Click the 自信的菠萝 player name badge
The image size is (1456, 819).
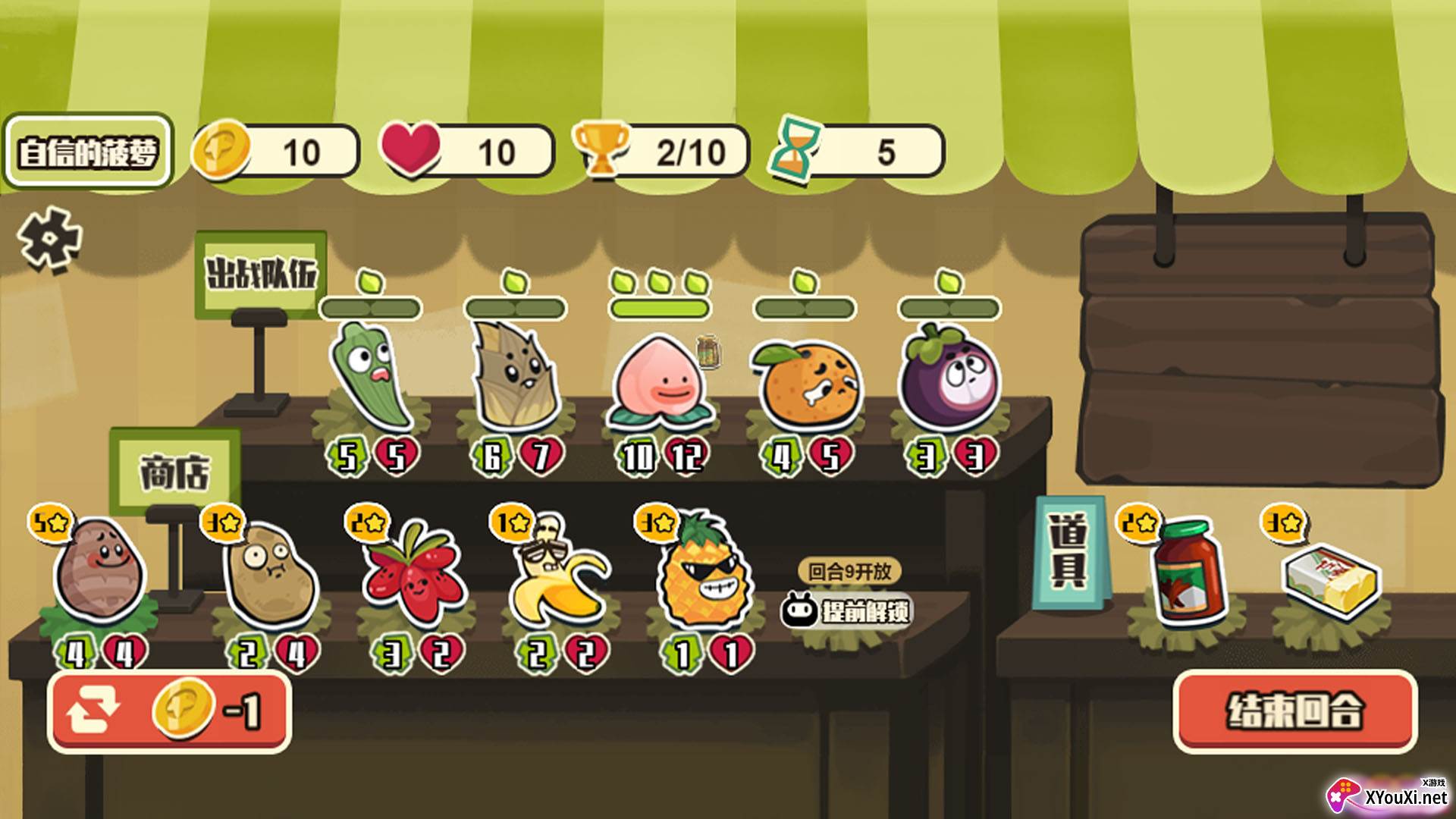coord(88,152)
